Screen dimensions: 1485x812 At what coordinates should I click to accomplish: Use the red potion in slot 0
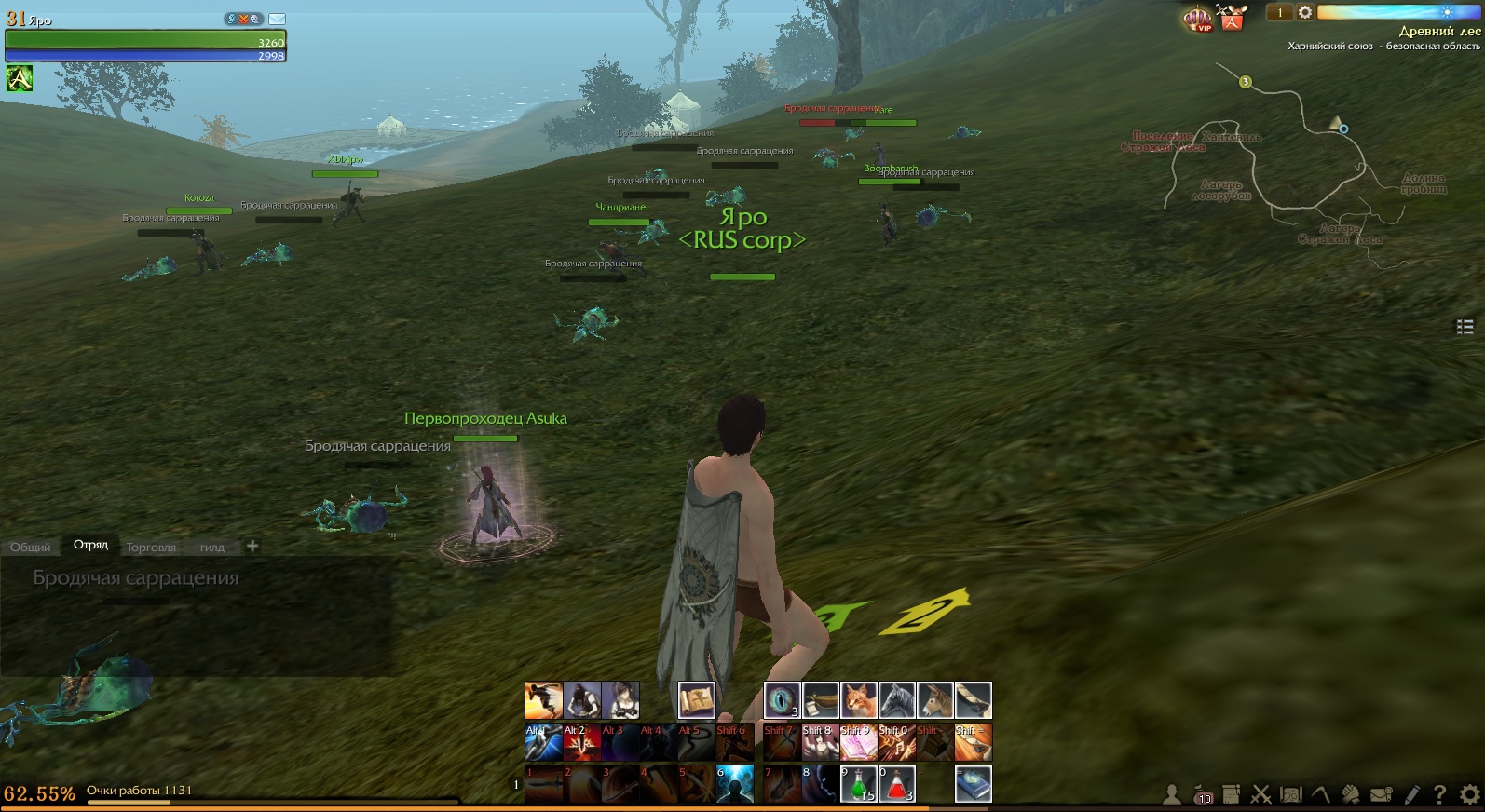click(896, 784)
